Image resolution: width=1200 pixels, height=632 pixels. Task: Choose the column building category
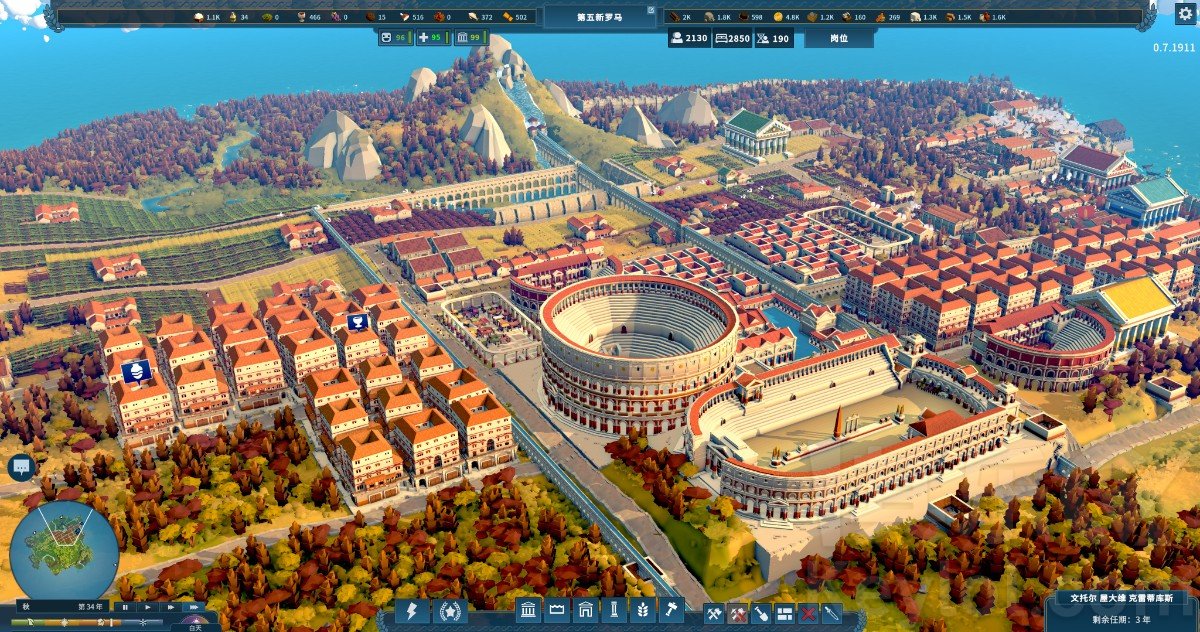(x=614, y=610)
